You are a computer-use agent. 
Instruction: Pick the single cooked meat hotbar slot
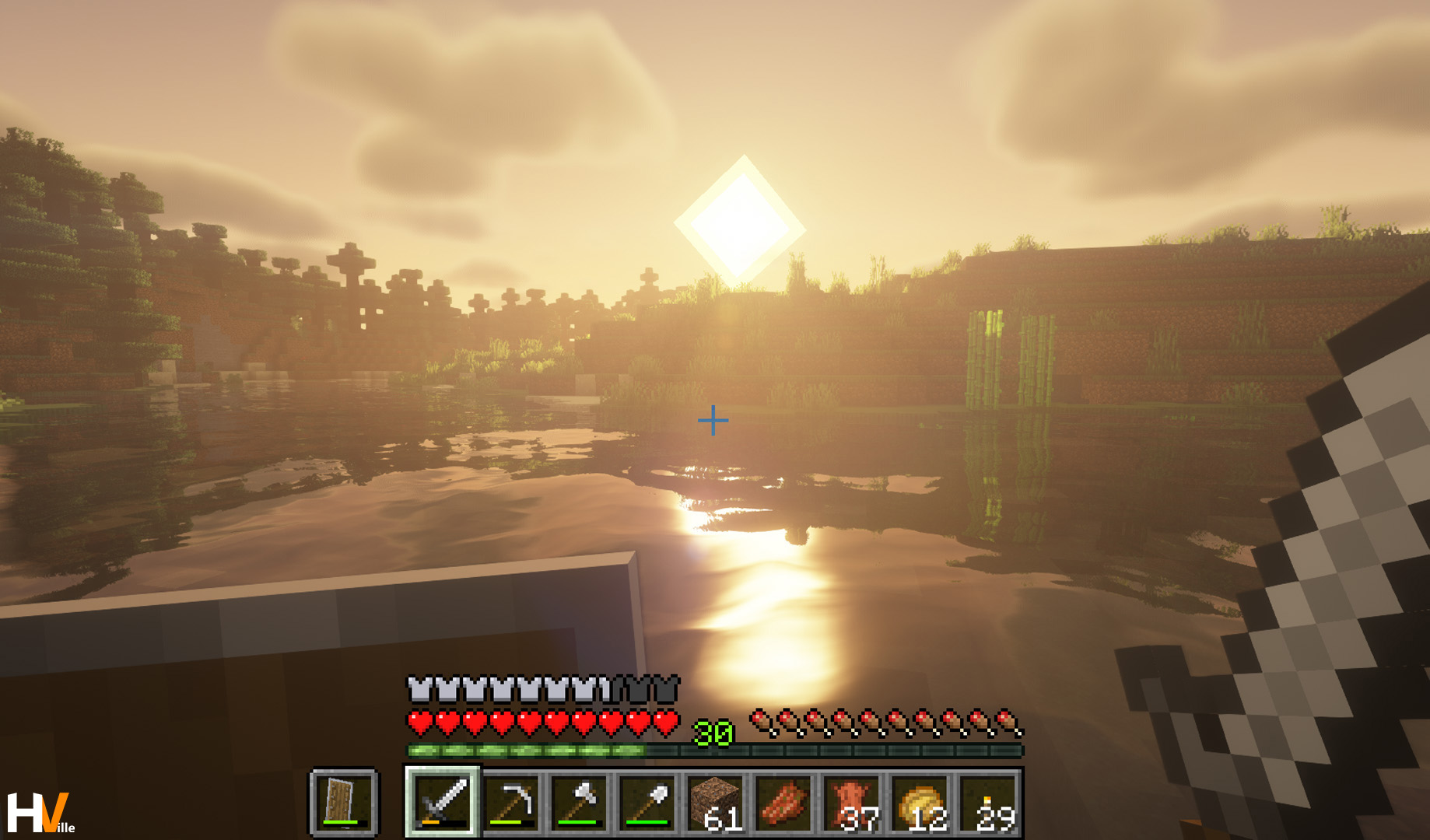pos(785,803)
